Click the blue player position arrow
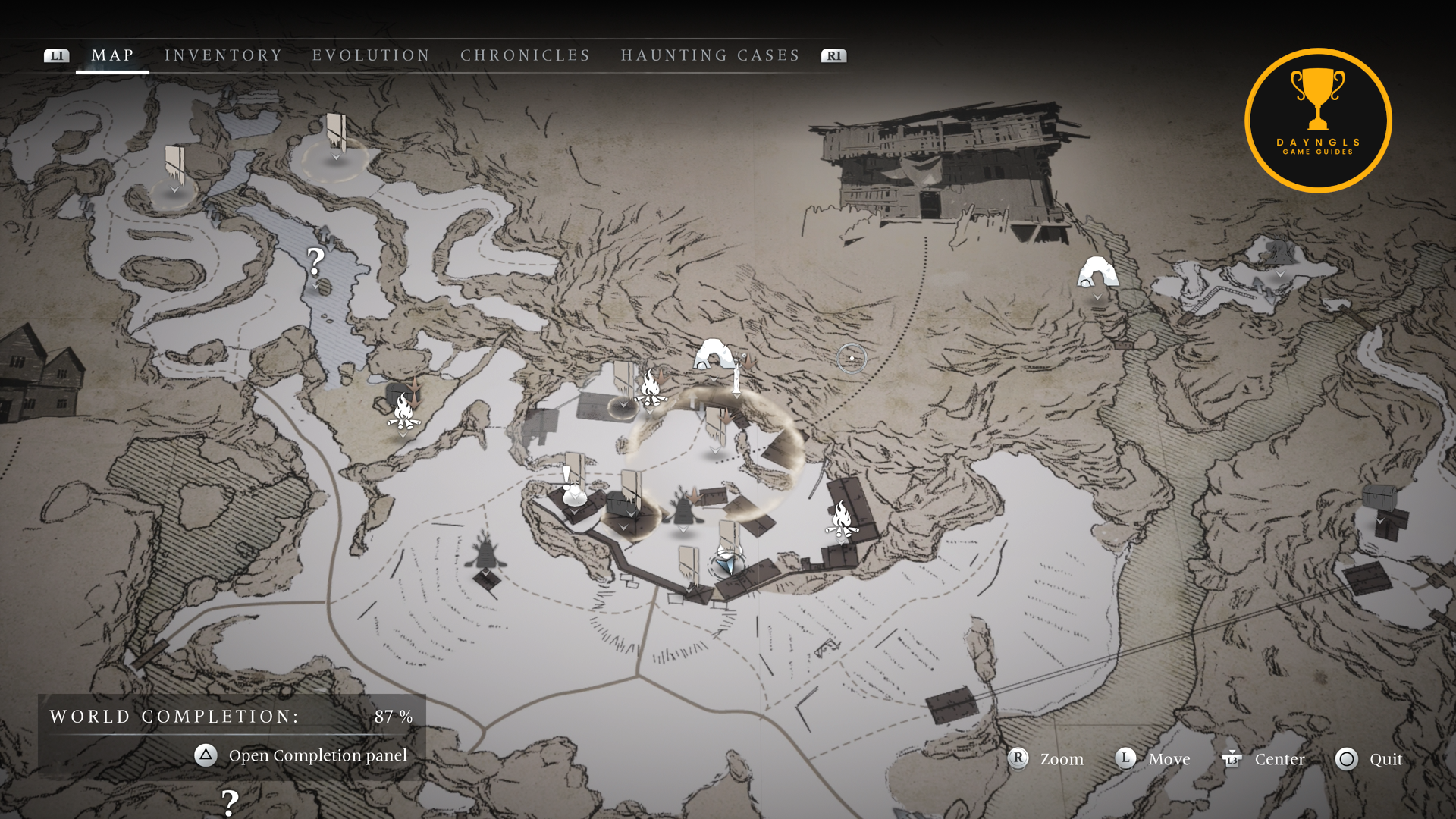Viewport: 1456px width, 819px height. [726, 564]
